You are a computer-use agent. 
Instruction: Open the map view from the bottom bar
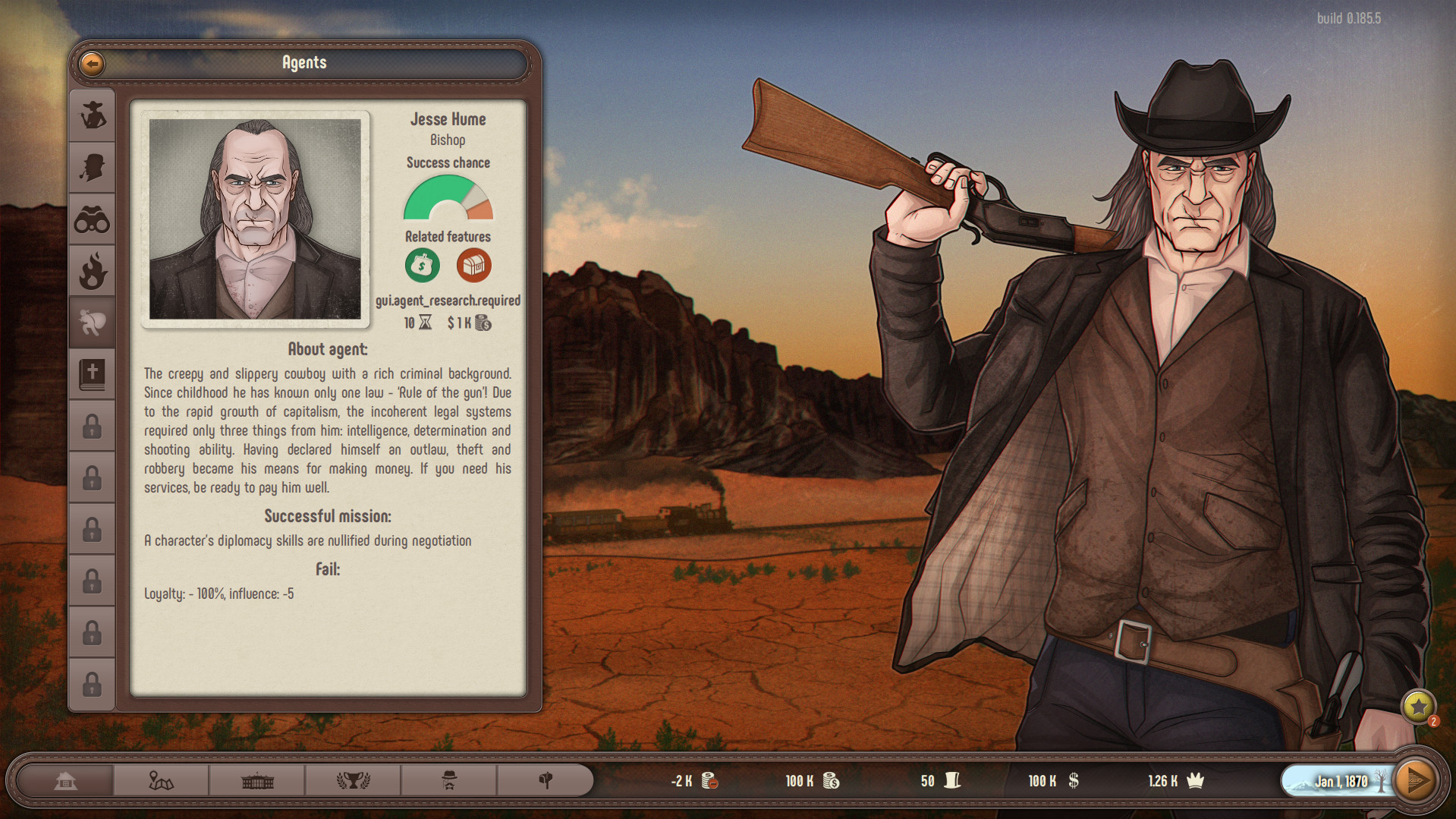click(x=160, y=780)
